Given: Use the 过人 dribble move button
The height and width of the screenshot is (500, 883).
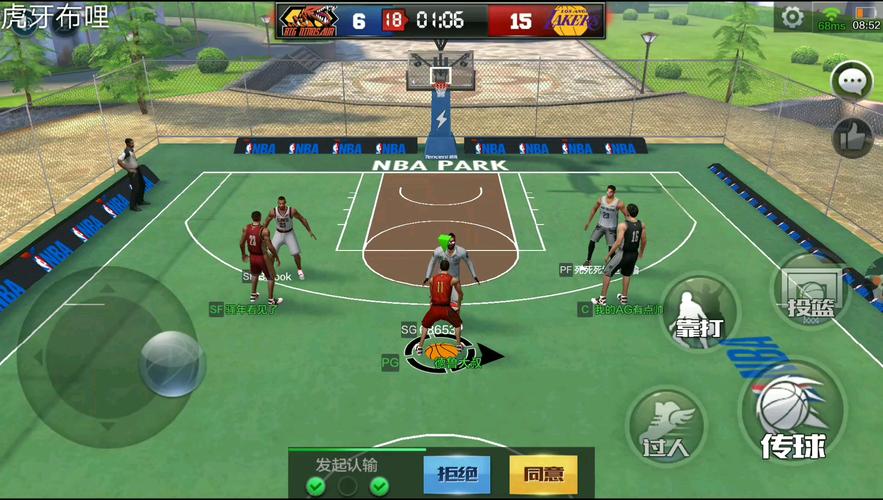Looking at the screenshot, I should (x=666, y=425).
